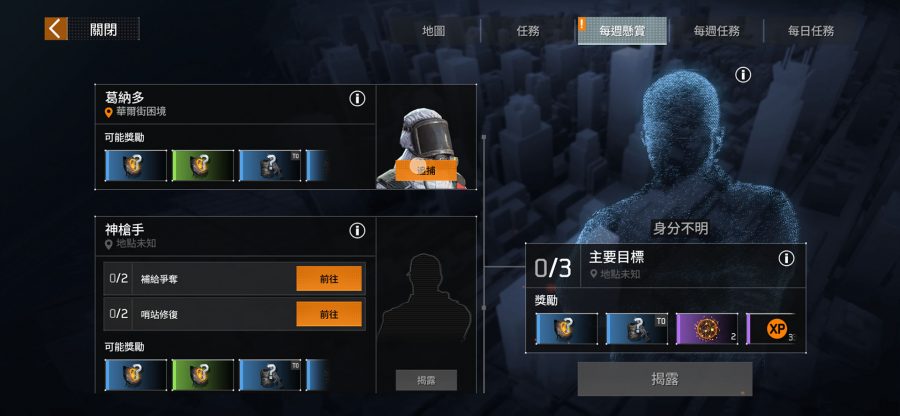The height and width of the screenshot is (416, 900).
Task: Open the 任務 tab
Action: coord(528,31)
